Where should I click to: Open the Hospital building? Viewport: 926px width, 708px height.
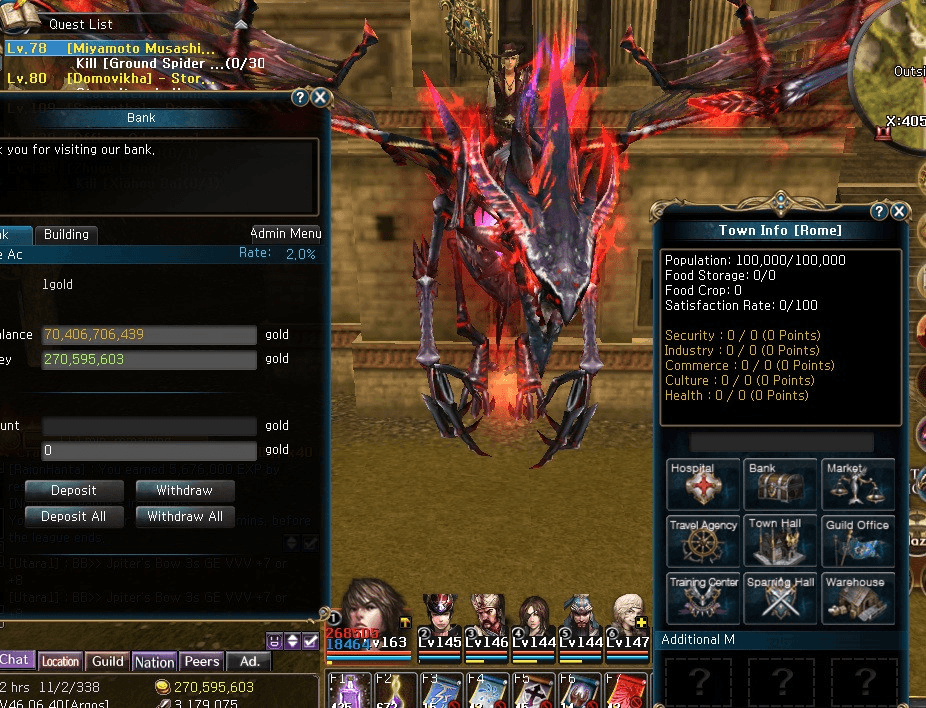[x=704, y=484]
